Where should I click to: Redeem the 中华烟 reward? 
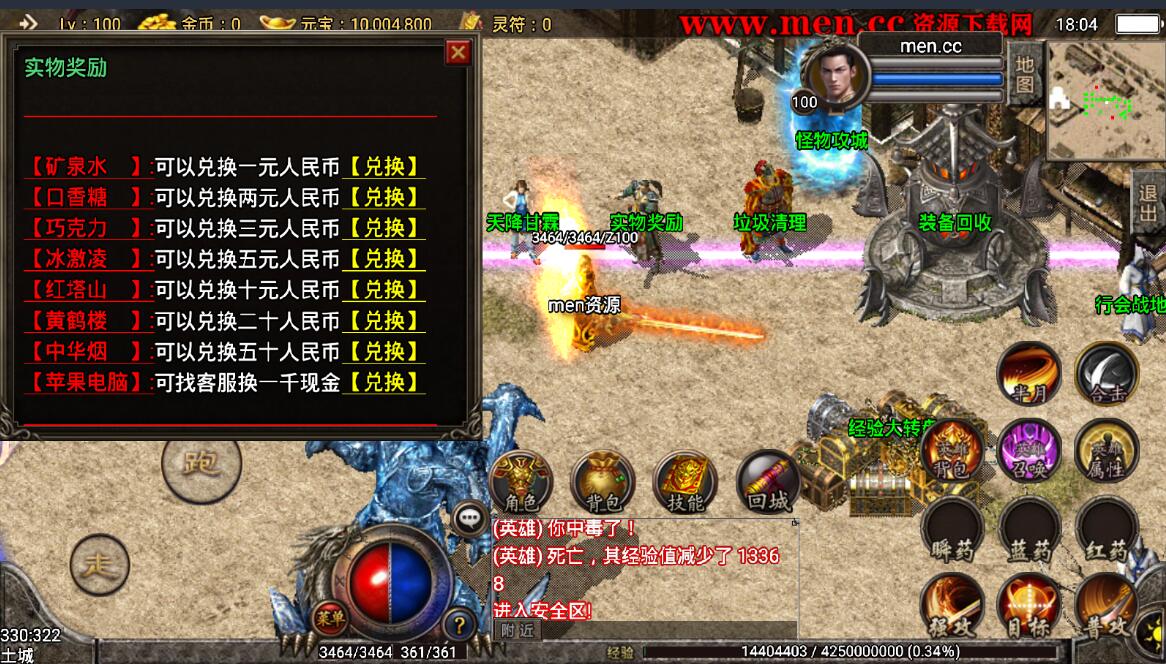(x=384, y=352)
